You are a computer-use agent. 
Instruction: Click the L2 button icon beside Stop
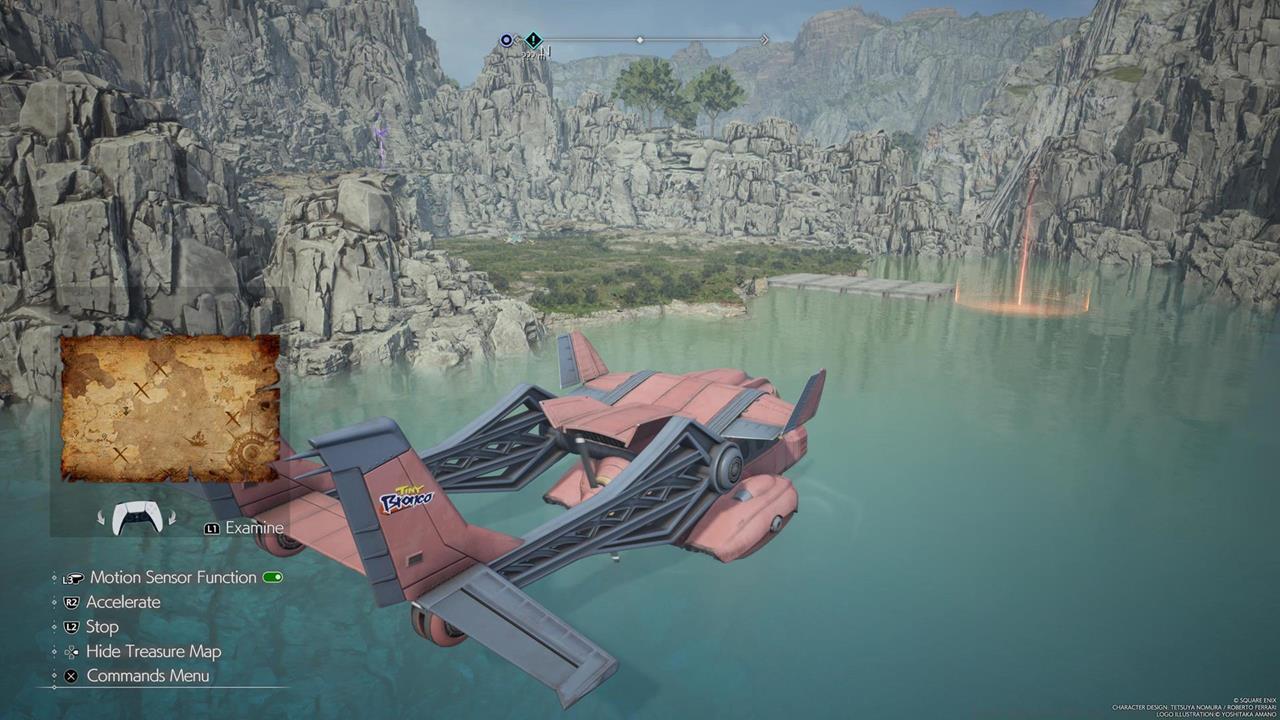pos(72,626)
